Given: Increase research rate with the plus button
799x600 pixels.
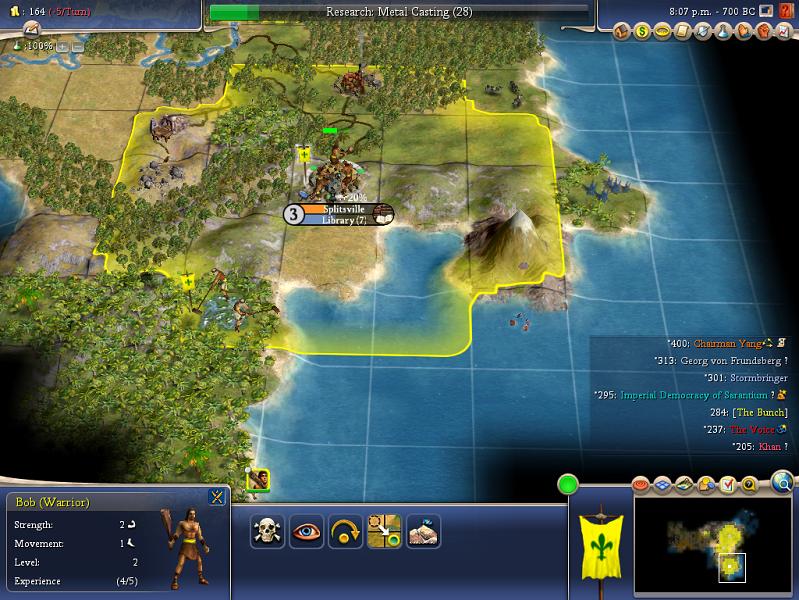Looking at the screenshot, I should 63,46.
